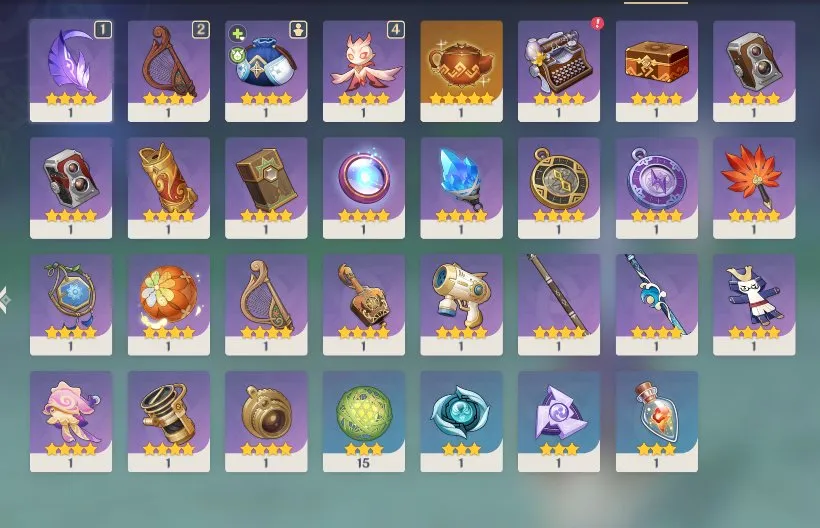
Task: Choose the red potion bottle
Action: point(656,415)
